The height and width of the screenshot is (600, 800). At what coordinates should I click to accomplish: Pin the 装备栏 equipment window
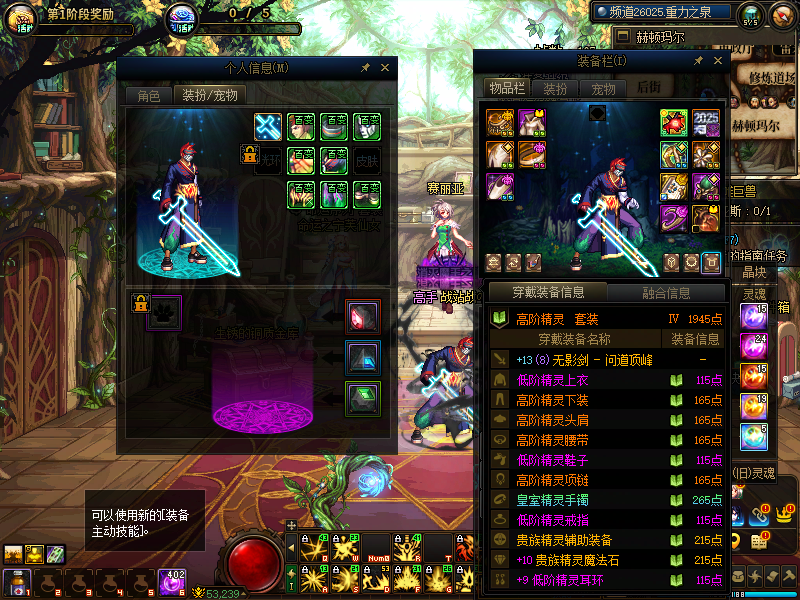[x=693, y=62]
